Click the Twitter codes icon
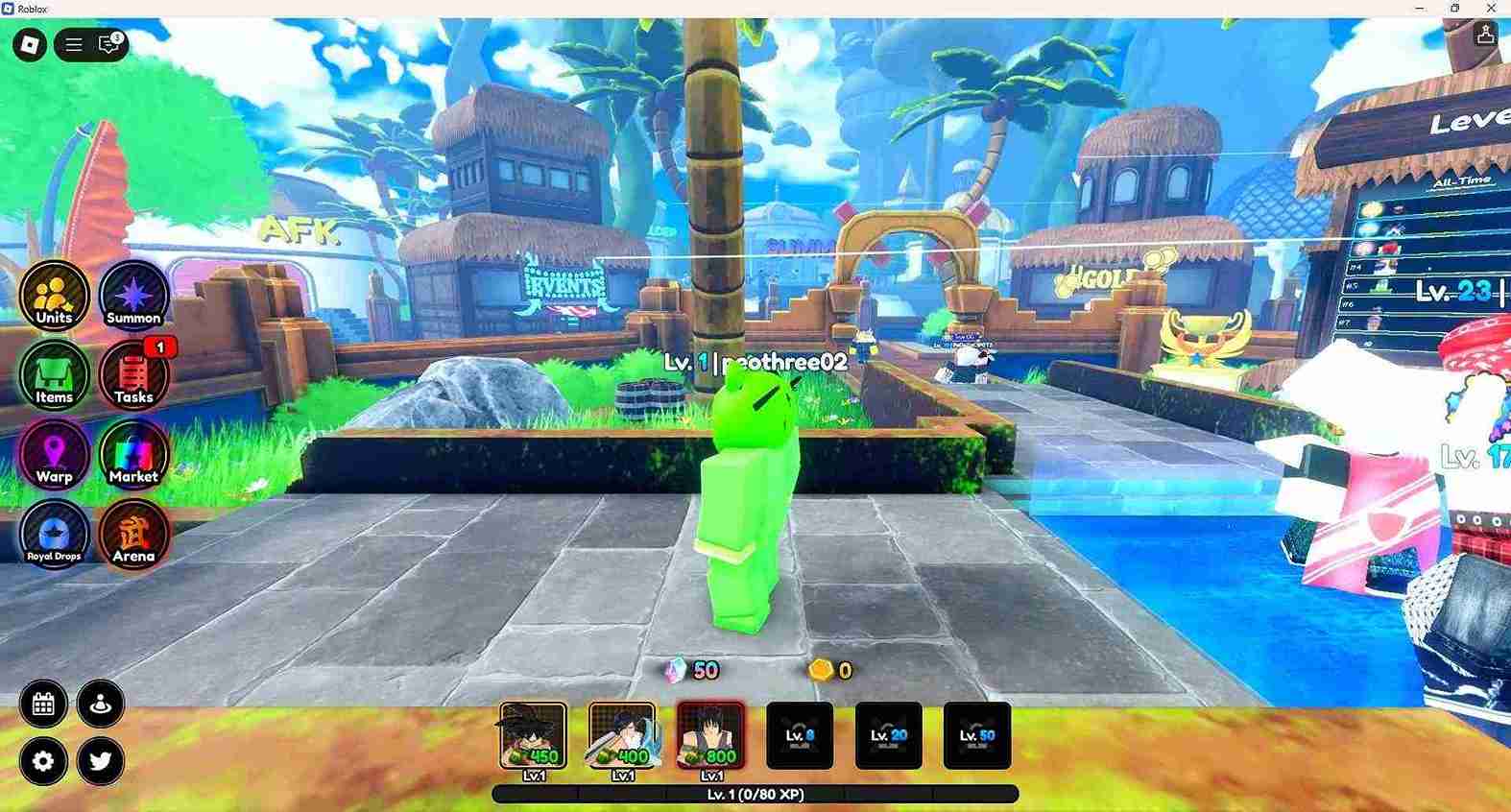Screen dimensions: 1511x812 (x=100, y=761)
